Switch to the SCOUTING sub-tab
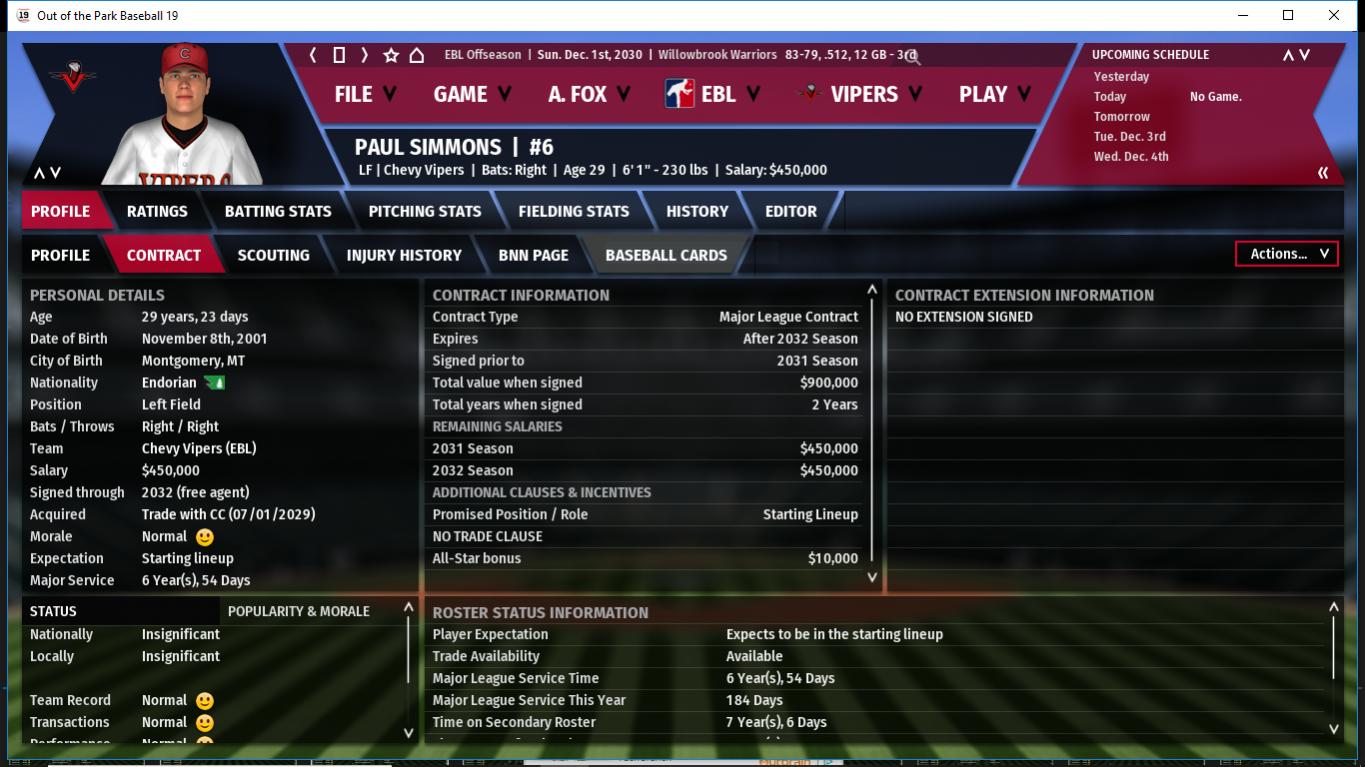The image size is (1365, 767). [273, 255]
